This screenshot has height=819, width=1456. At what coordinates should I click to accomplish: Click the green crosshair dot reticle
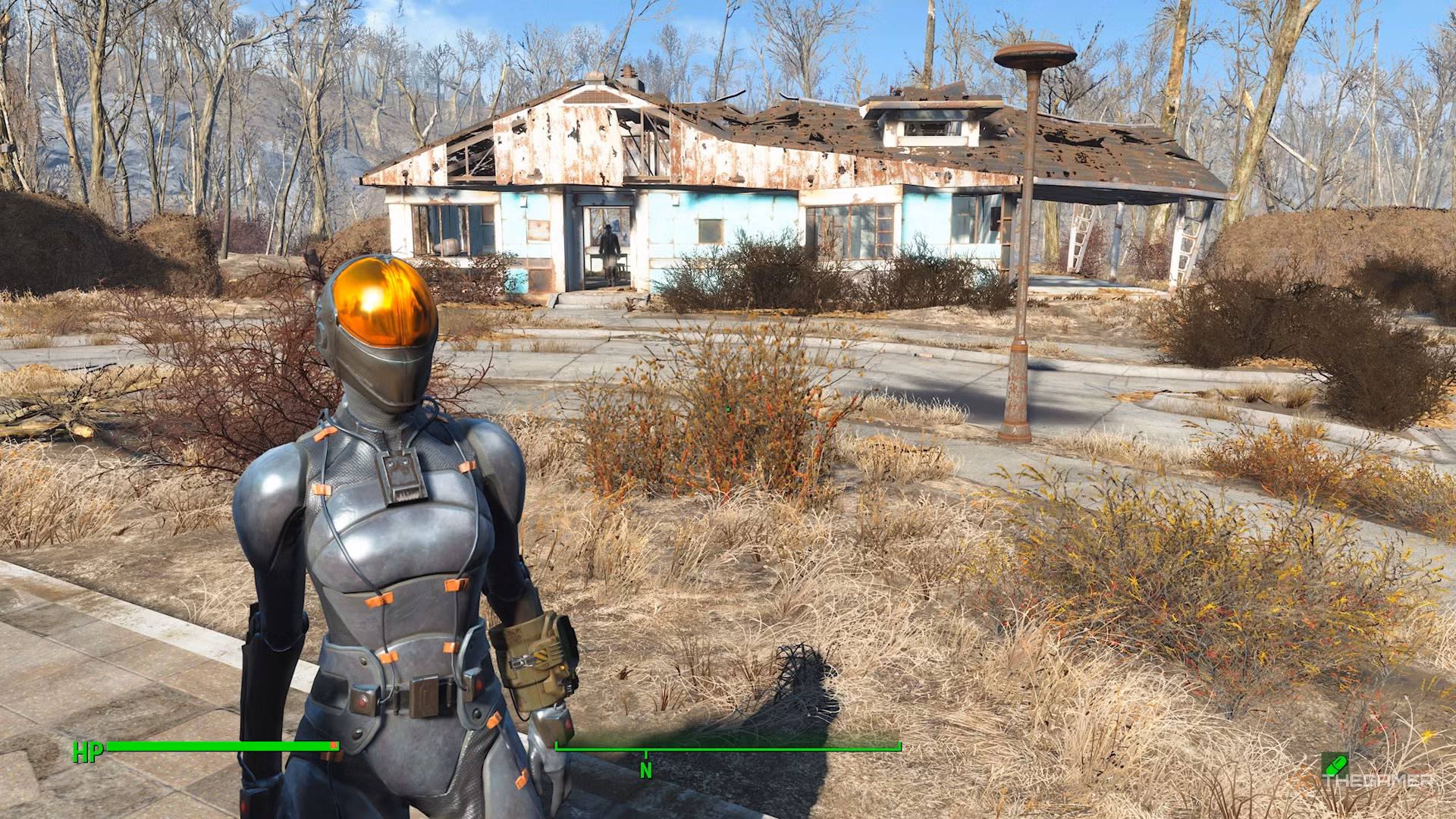727,409
